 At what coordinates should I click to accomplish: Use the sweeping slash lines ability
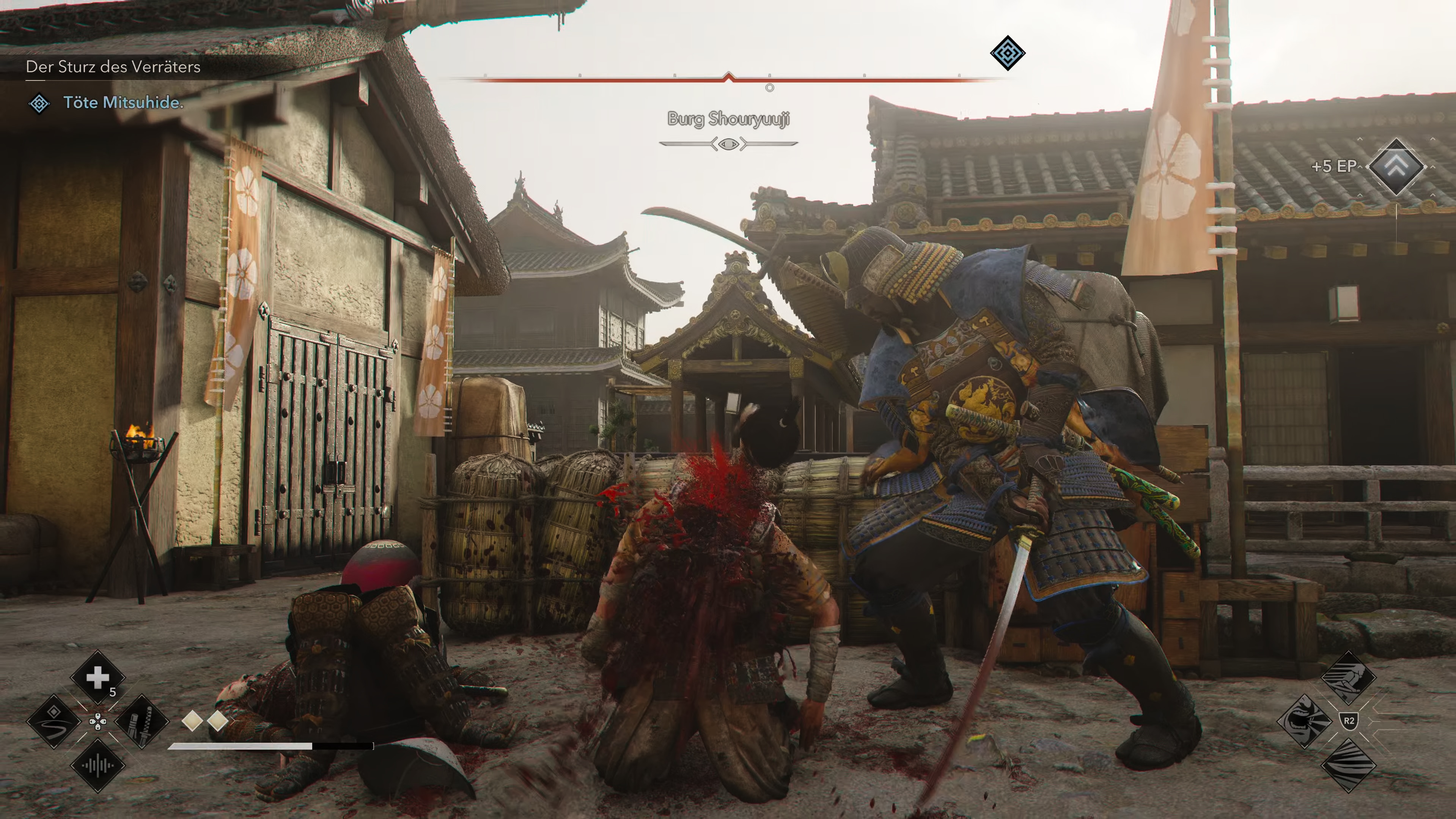pyautogui.click(x=1349, y=765)
